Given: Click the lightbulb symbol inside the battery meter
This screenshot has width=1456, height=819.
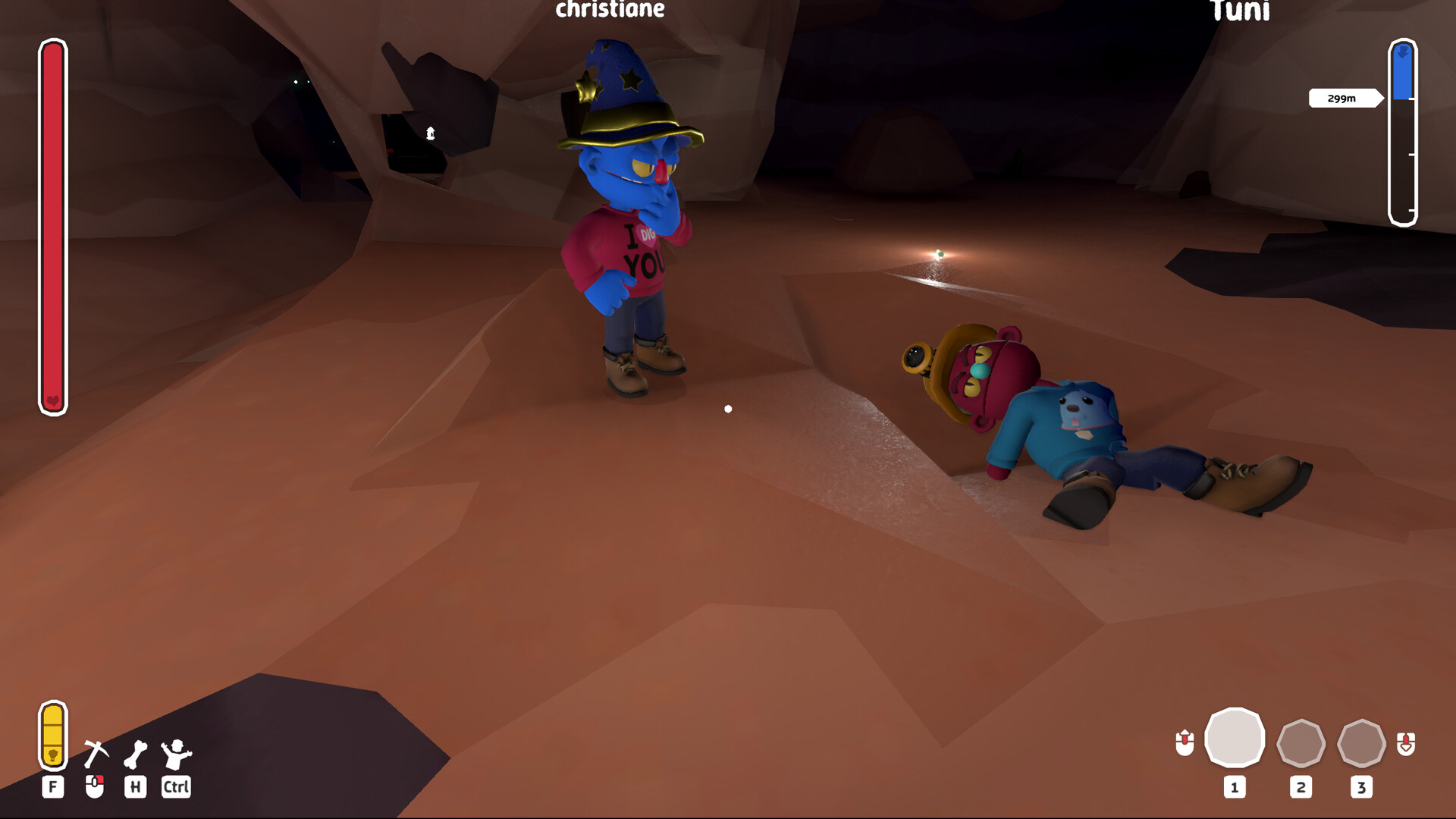Looking at the screenshot, I should 53,755.
